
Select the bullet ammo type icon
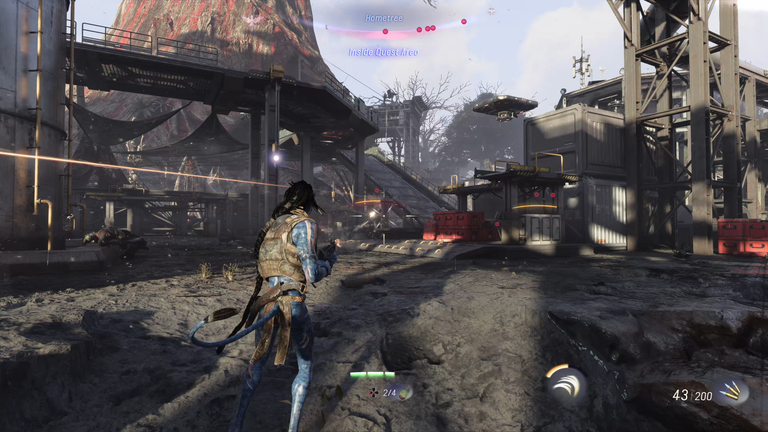732,391
